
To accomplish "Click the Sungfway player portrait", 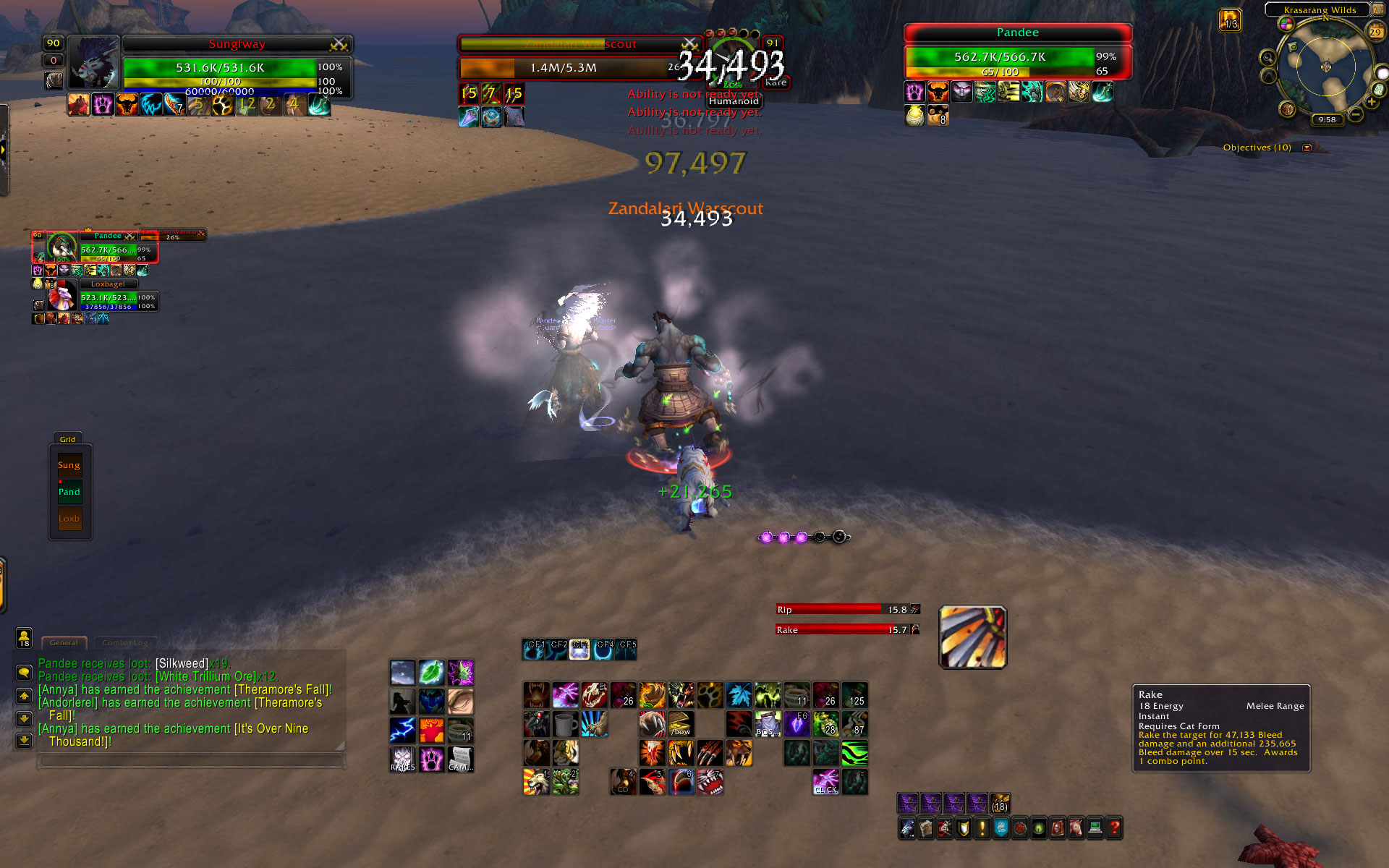I will coord(93,62).
